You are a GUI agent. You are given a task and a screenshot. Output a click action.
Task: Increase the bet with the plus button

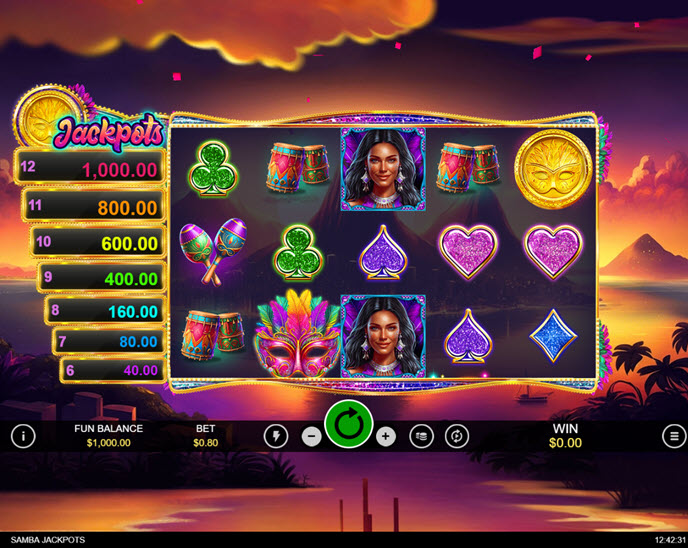click(x=386, y=436)
